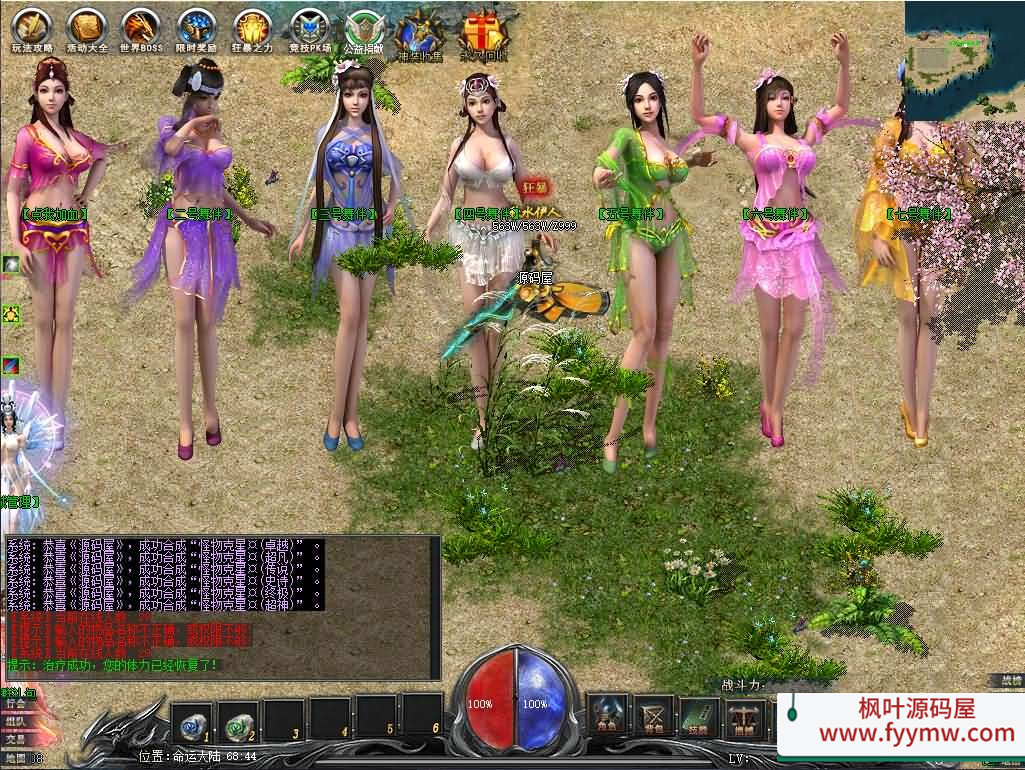Enter the 竞技PK场 arena icon
The image size is (1025, 770).
[x=309, y=28]
